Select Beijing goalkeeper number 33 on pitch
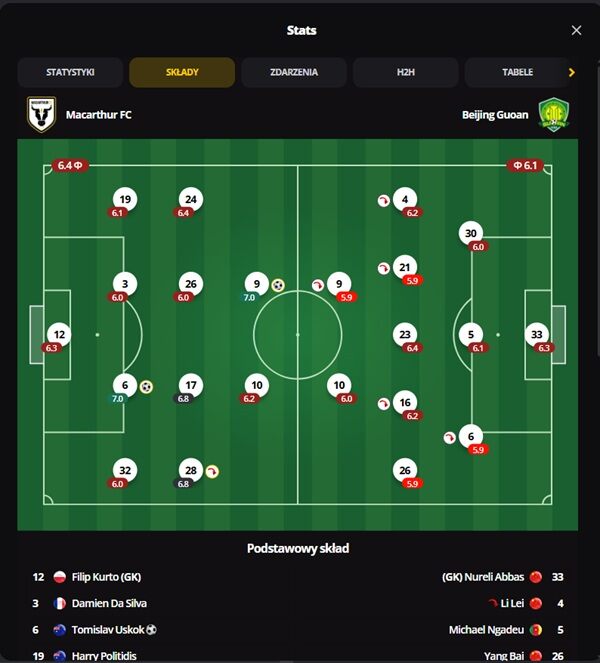The width and height of the screenshot is (600, 663). (538, 335)
